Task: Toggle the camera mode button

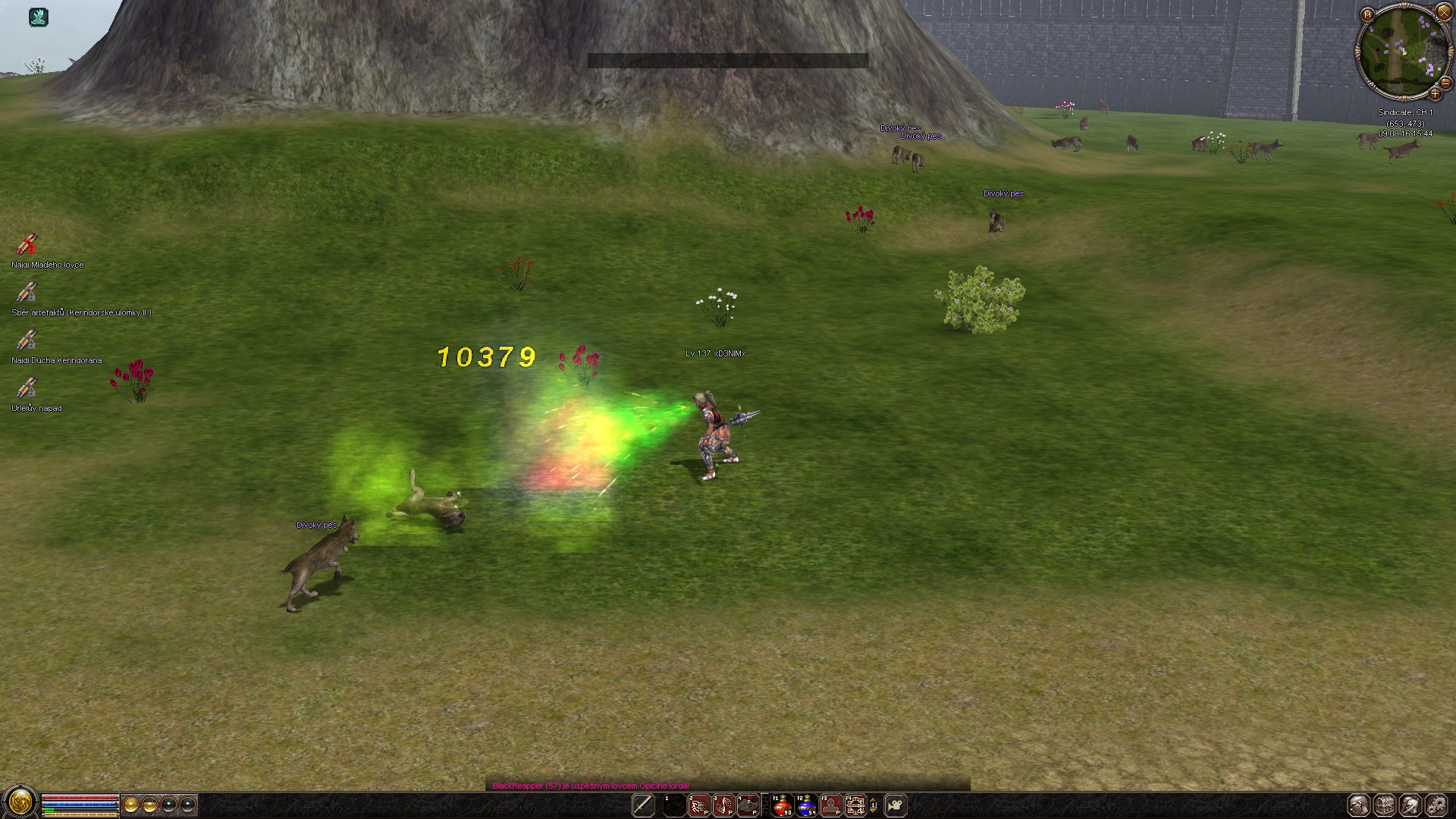Action: (896, 805)
